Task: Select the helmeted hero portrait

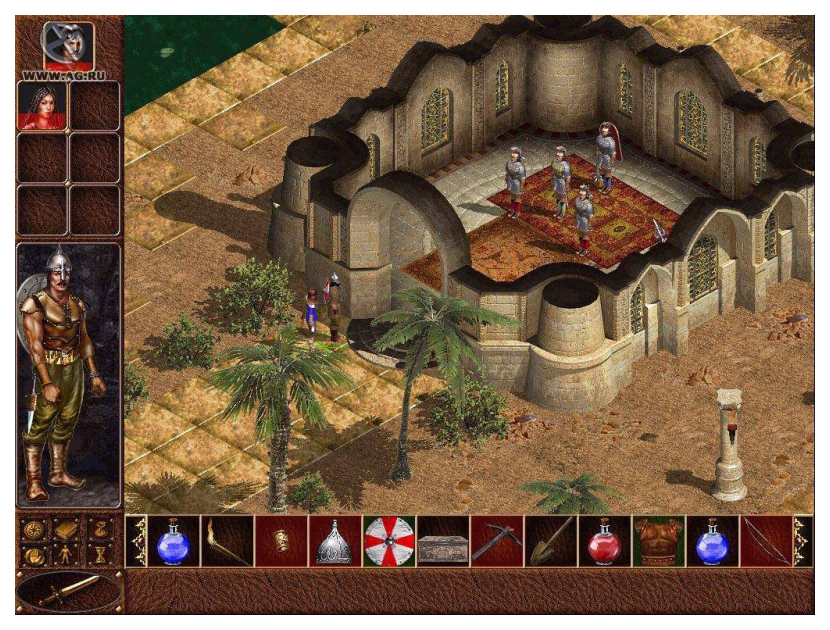Action: [68, 44]
